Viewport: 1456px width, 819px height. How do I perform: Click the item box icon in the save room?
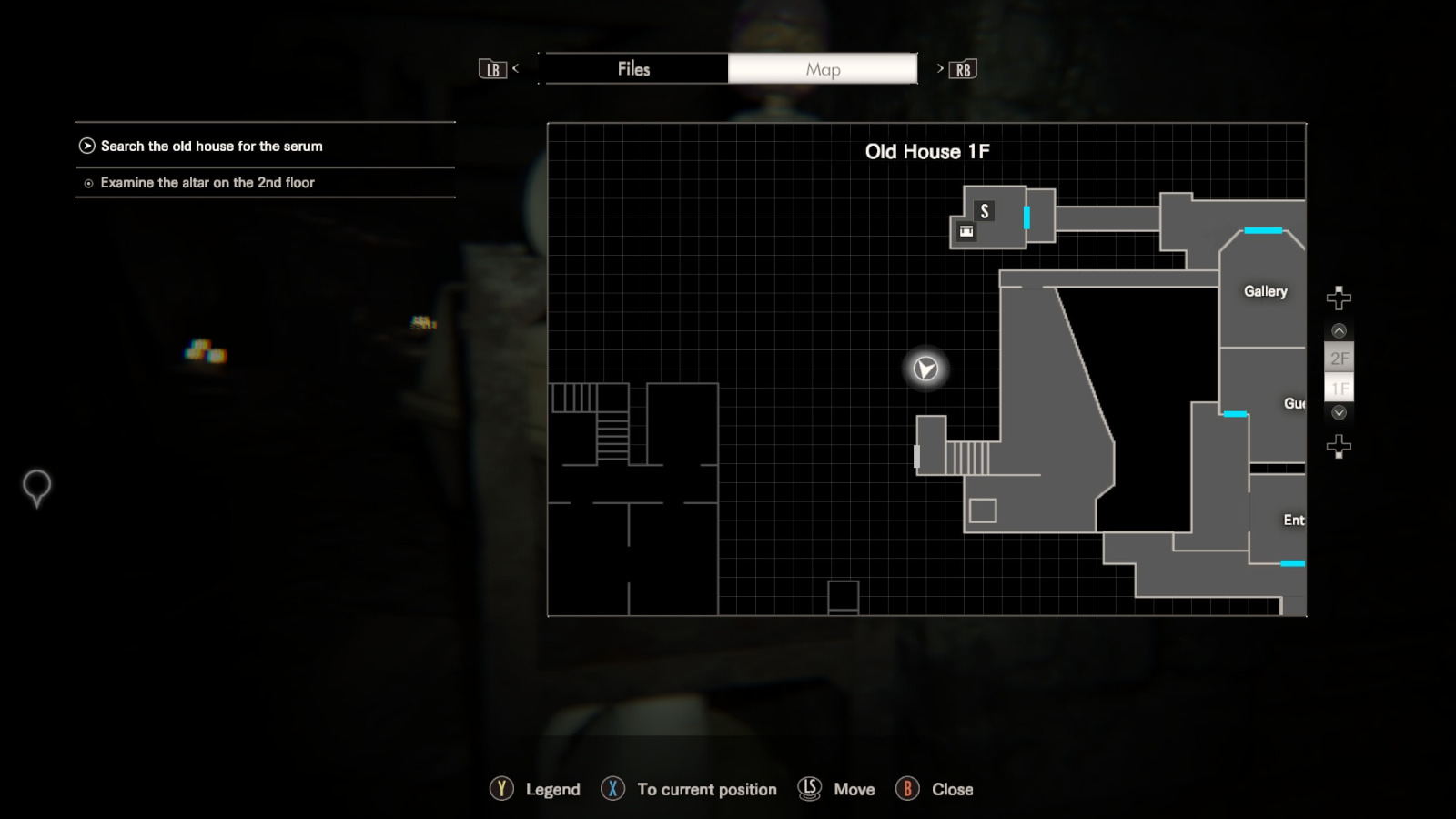click(x=966, y=232)
